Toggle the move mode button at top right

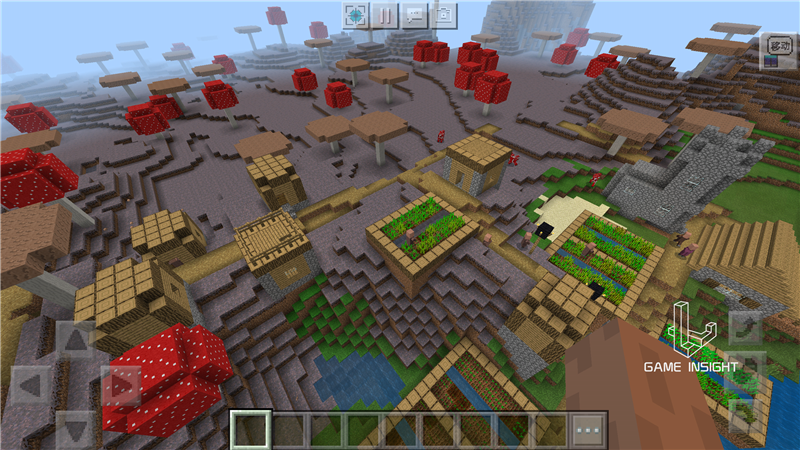coord(777,47)
